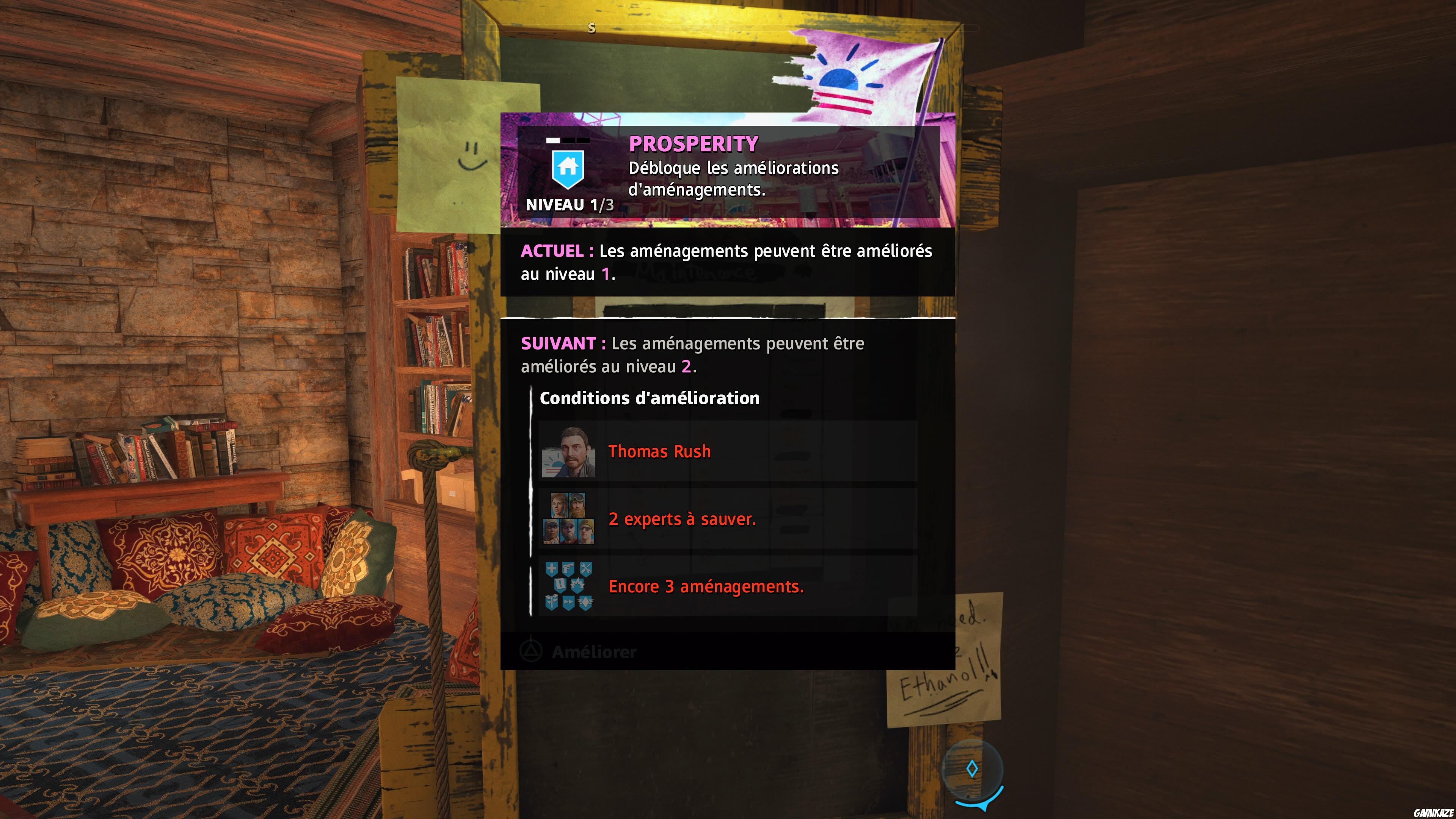Select the map cartography facility icon
1456x819 pixels.
tap(560, 585)
